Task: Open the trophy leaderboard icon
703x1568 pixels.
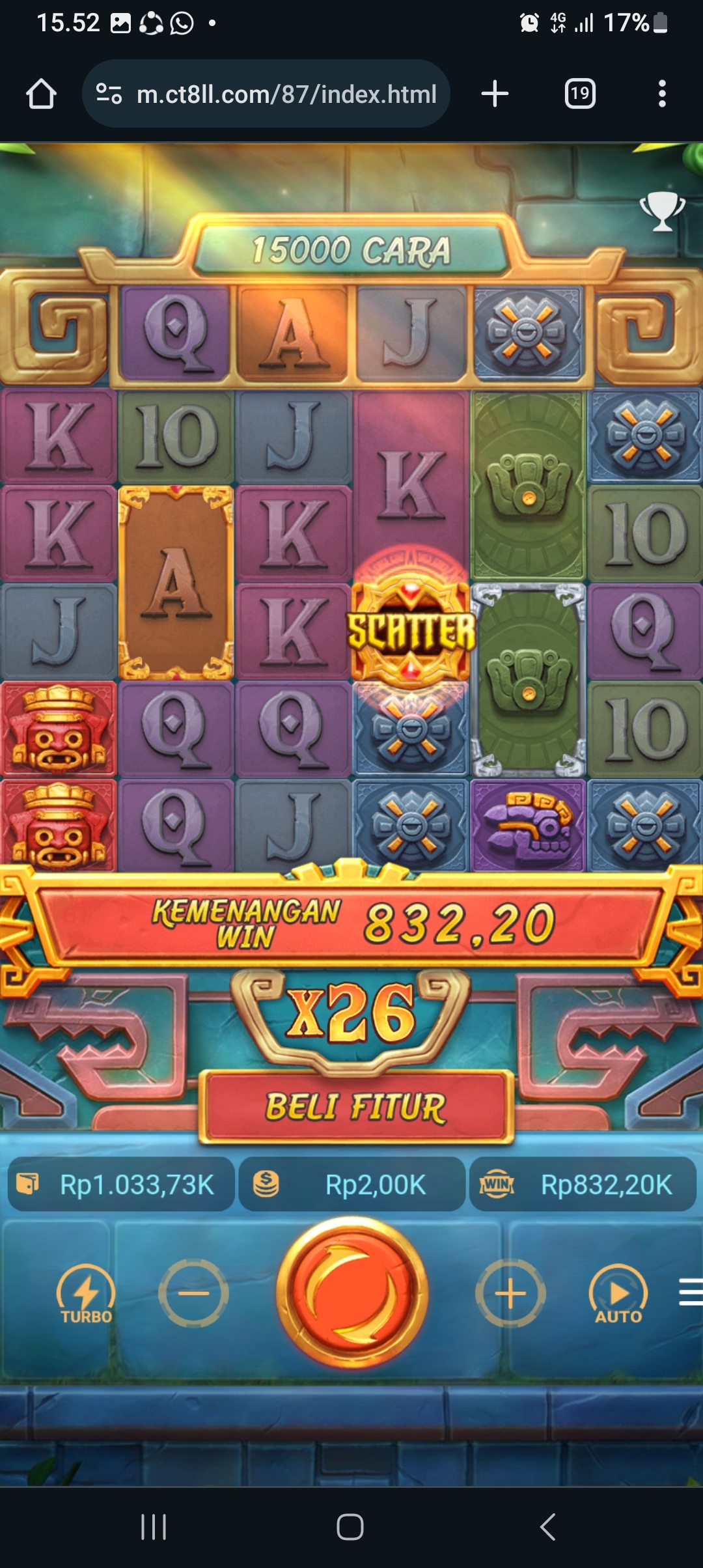Action: coord(662,211)
